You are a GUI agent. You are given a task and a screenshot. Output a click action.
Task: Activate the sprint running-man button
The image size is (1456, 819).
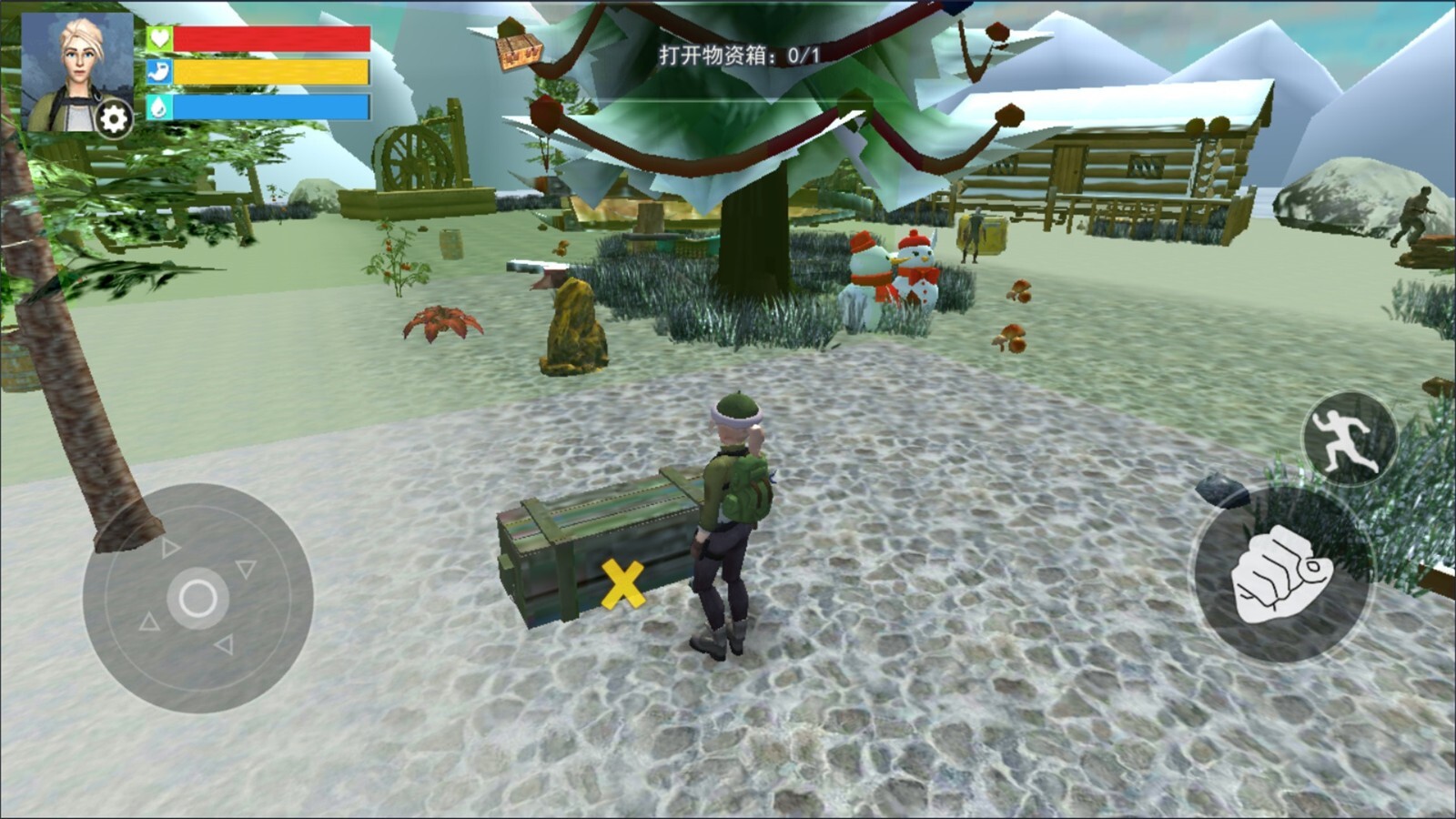(1350, 439)
